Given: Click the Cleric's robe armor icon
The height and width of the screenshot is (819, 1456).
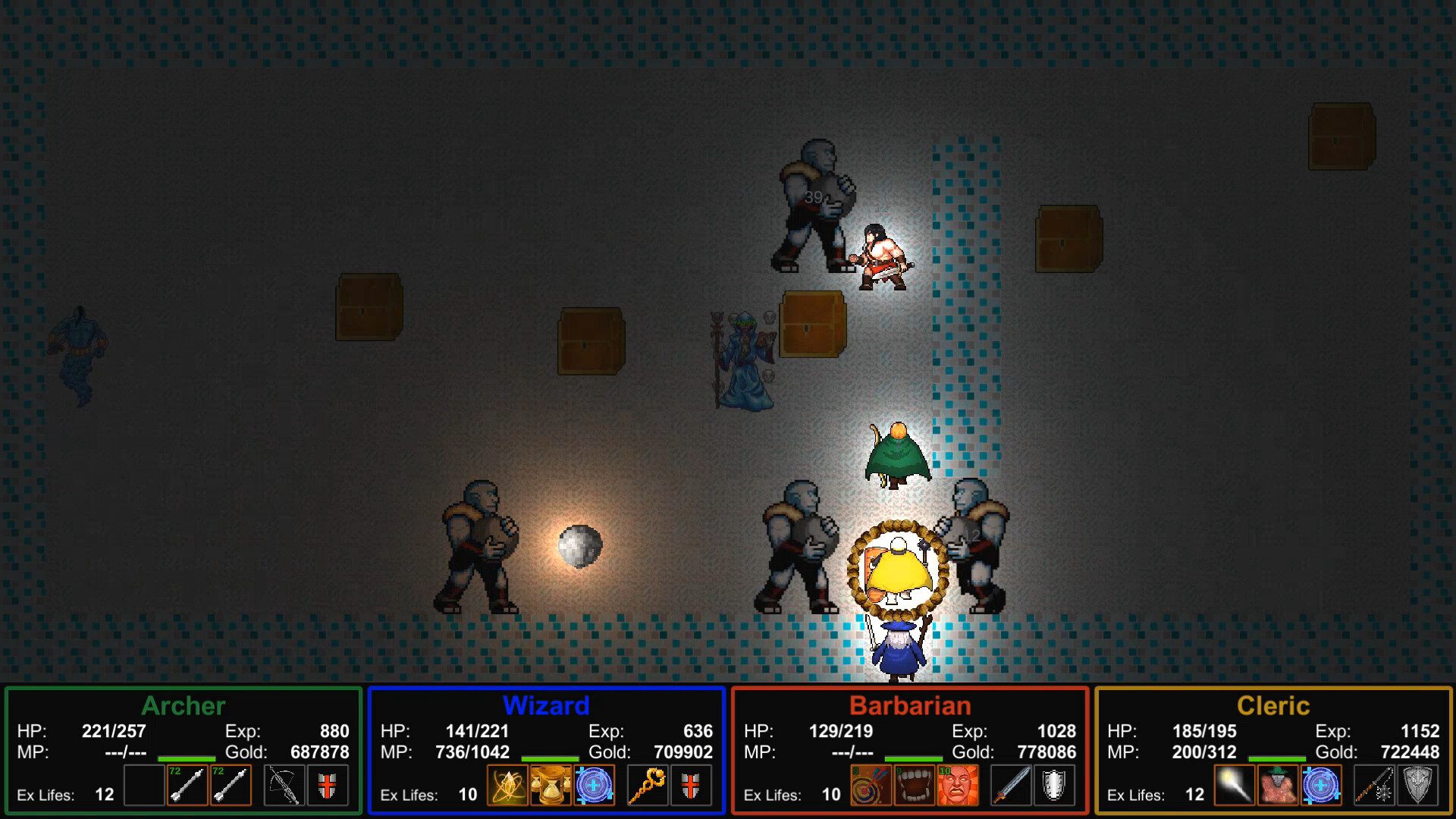Looking at the screenshot, I should point(1279,785).
